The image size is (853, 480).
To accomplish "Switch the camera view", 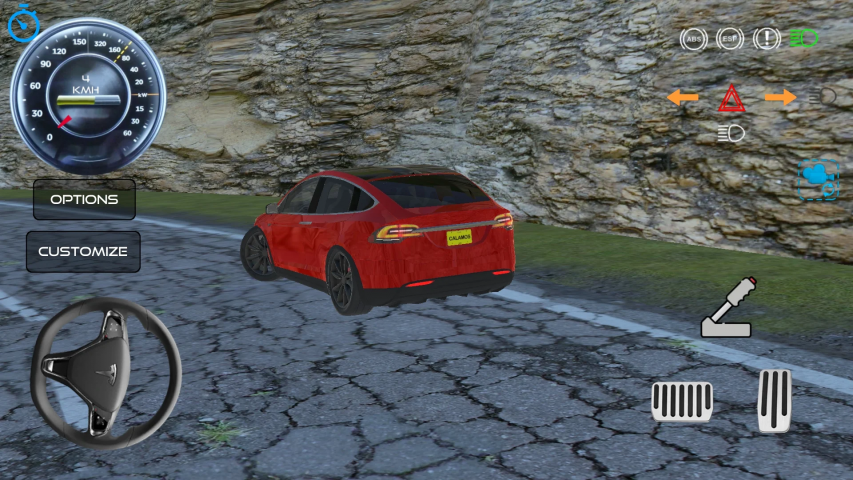I will (818, 180).
